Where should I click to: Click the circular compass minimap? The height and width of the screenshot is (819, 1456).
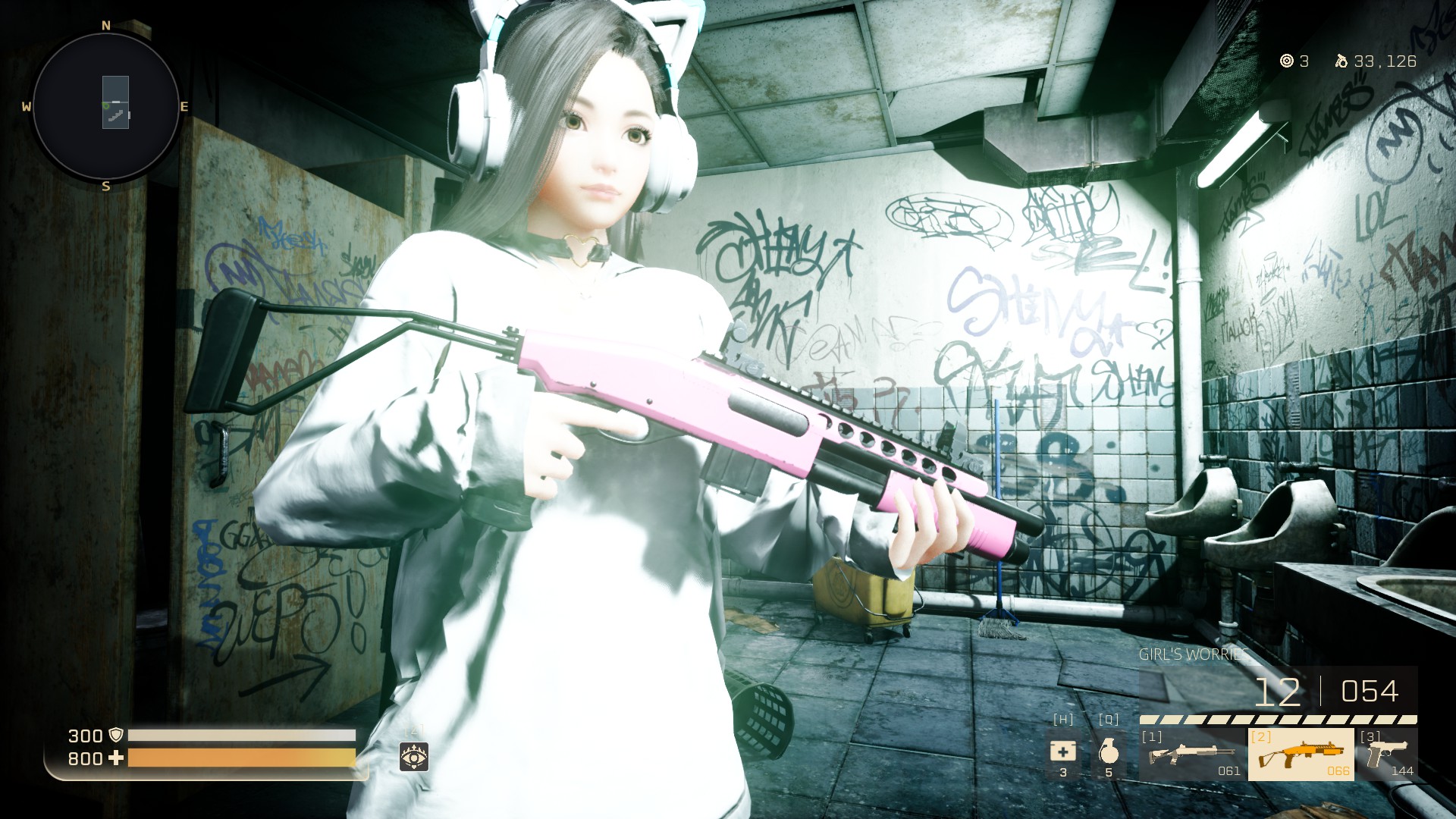click(106, 107)
